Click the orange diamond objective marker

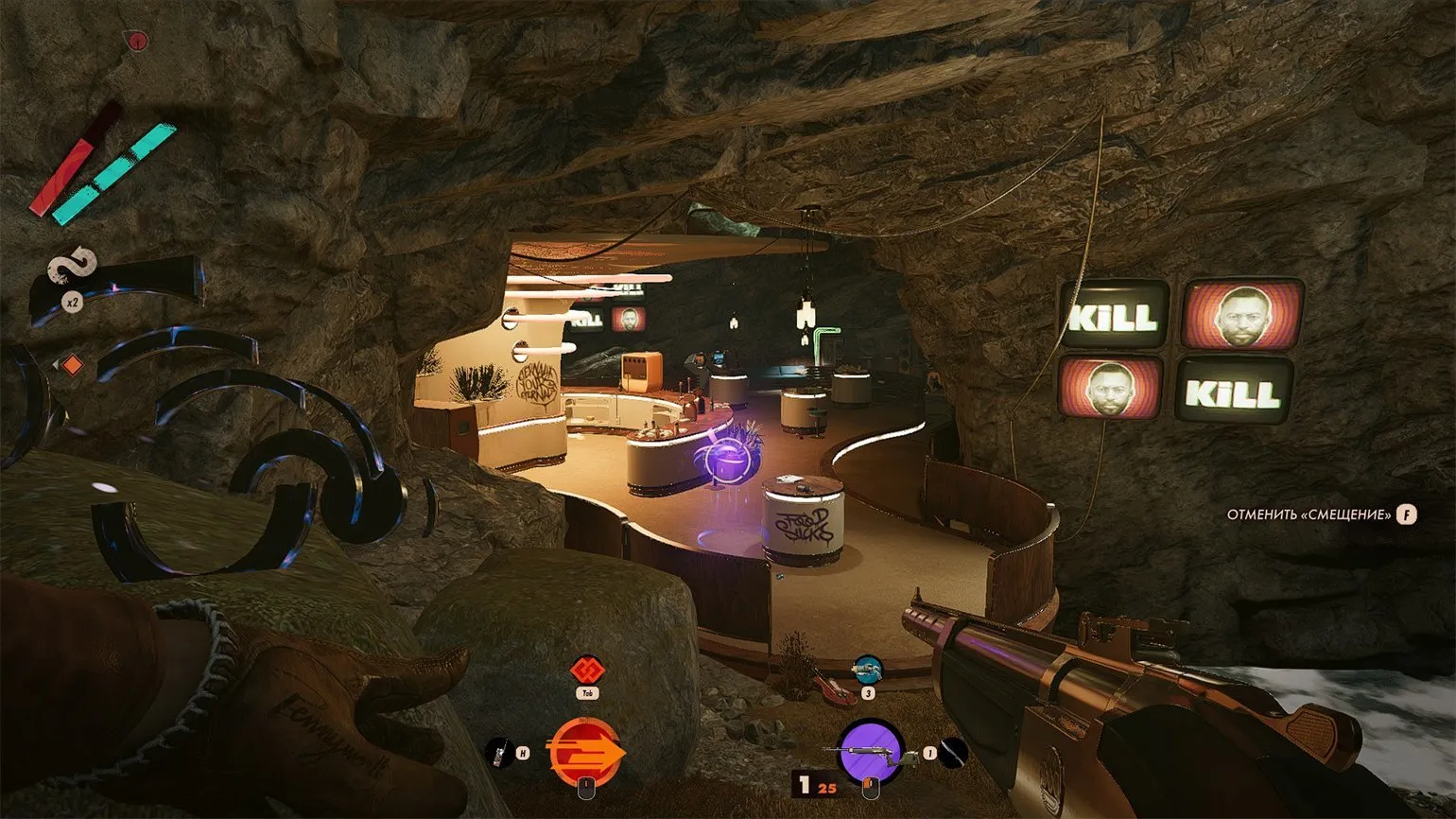74,365
